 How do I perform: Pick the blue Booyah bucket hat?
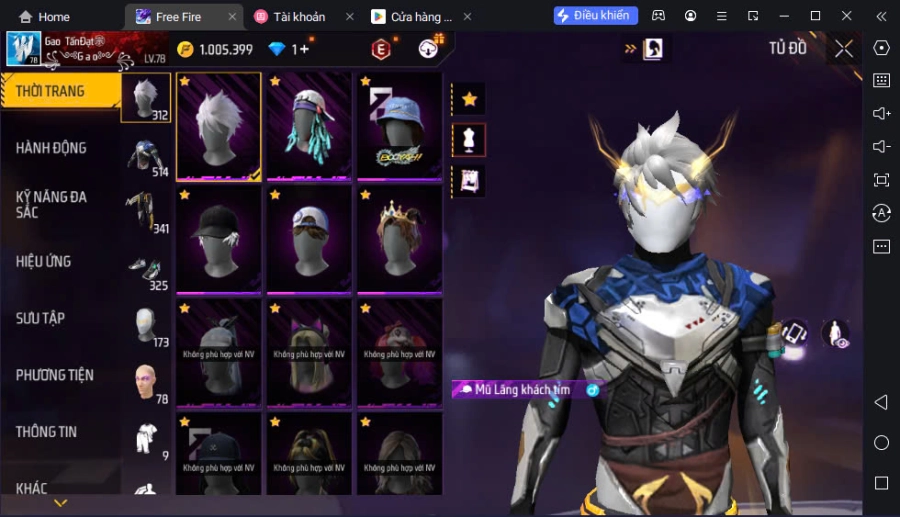(x=399, y=126)
